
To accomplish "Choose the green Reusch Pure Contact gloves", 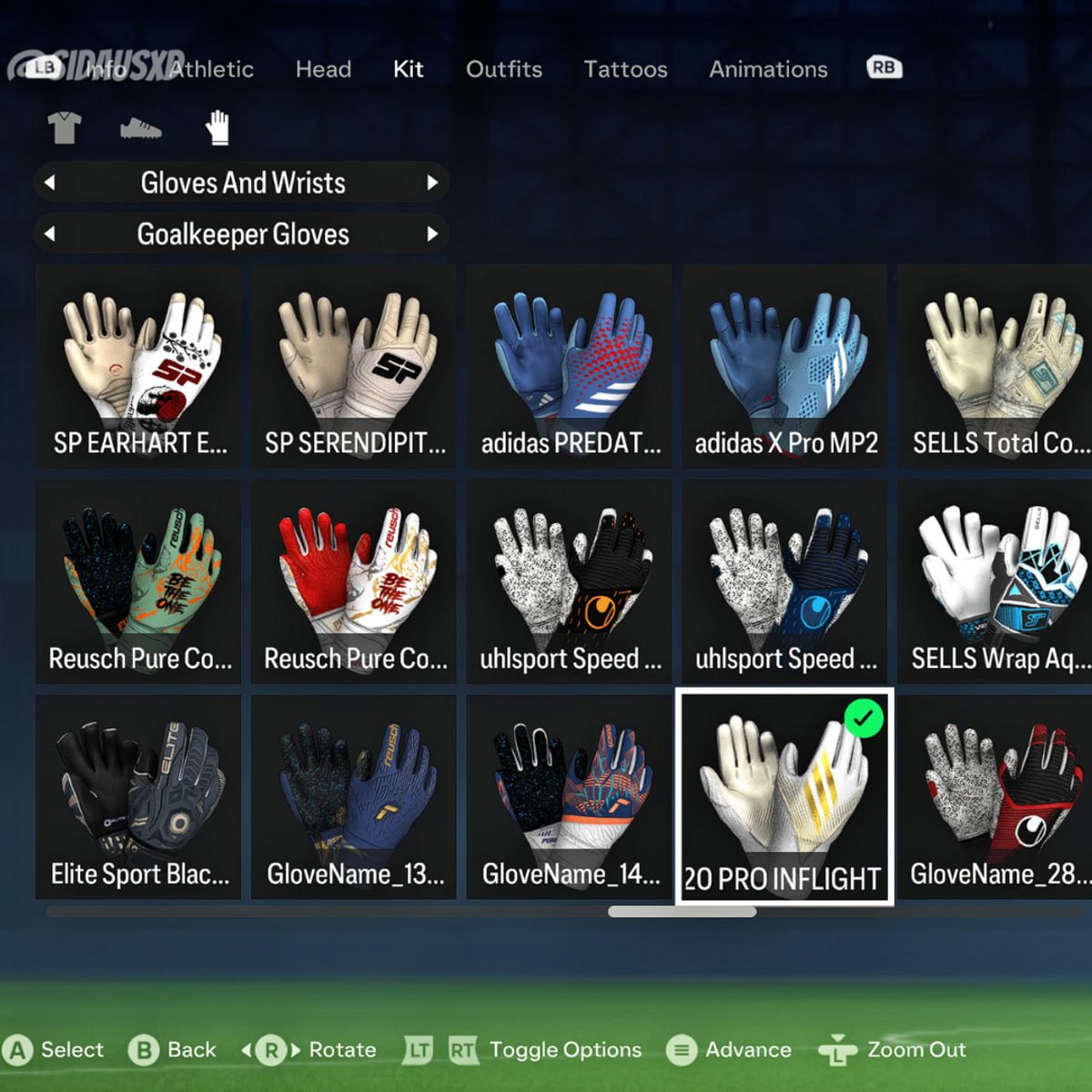I will pyautogui.click(x=138, y=582).
